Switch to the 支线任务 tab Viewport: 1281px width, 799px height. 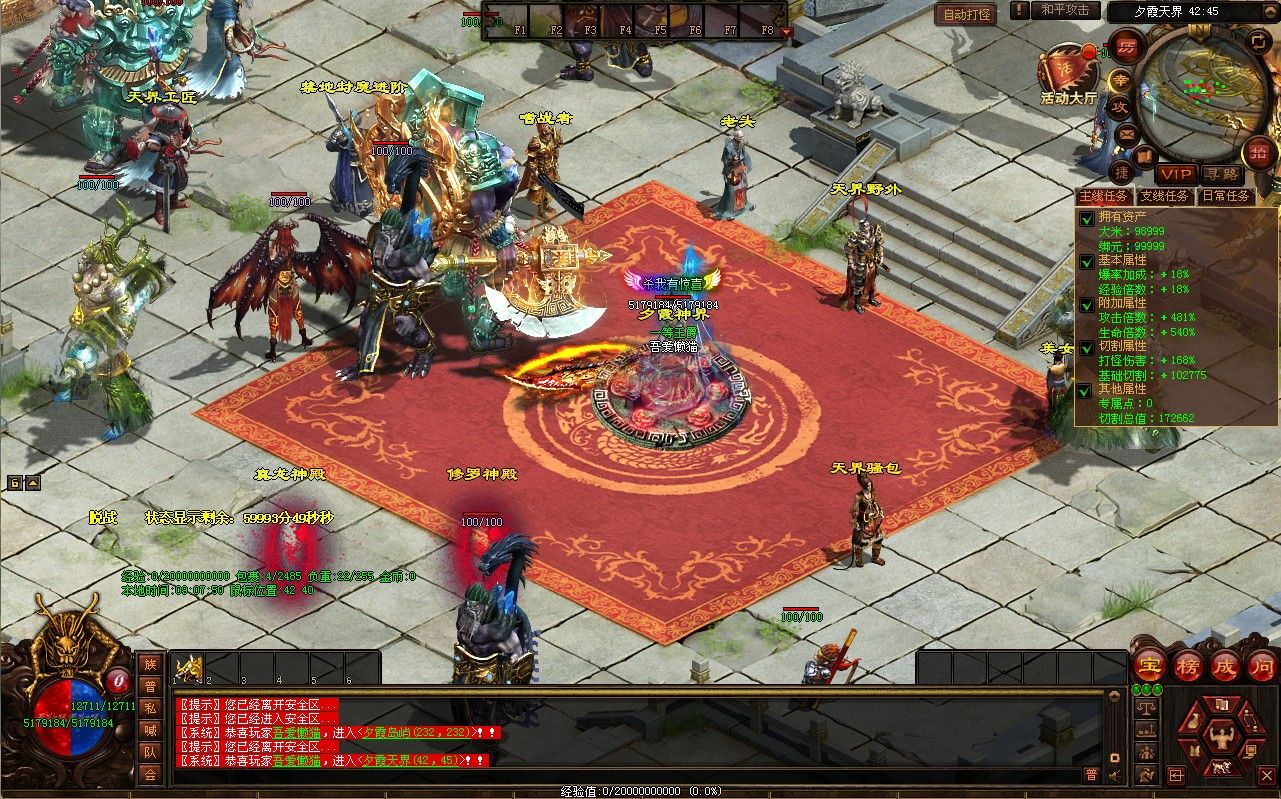pyautogui.click(x=1165, y=196)
